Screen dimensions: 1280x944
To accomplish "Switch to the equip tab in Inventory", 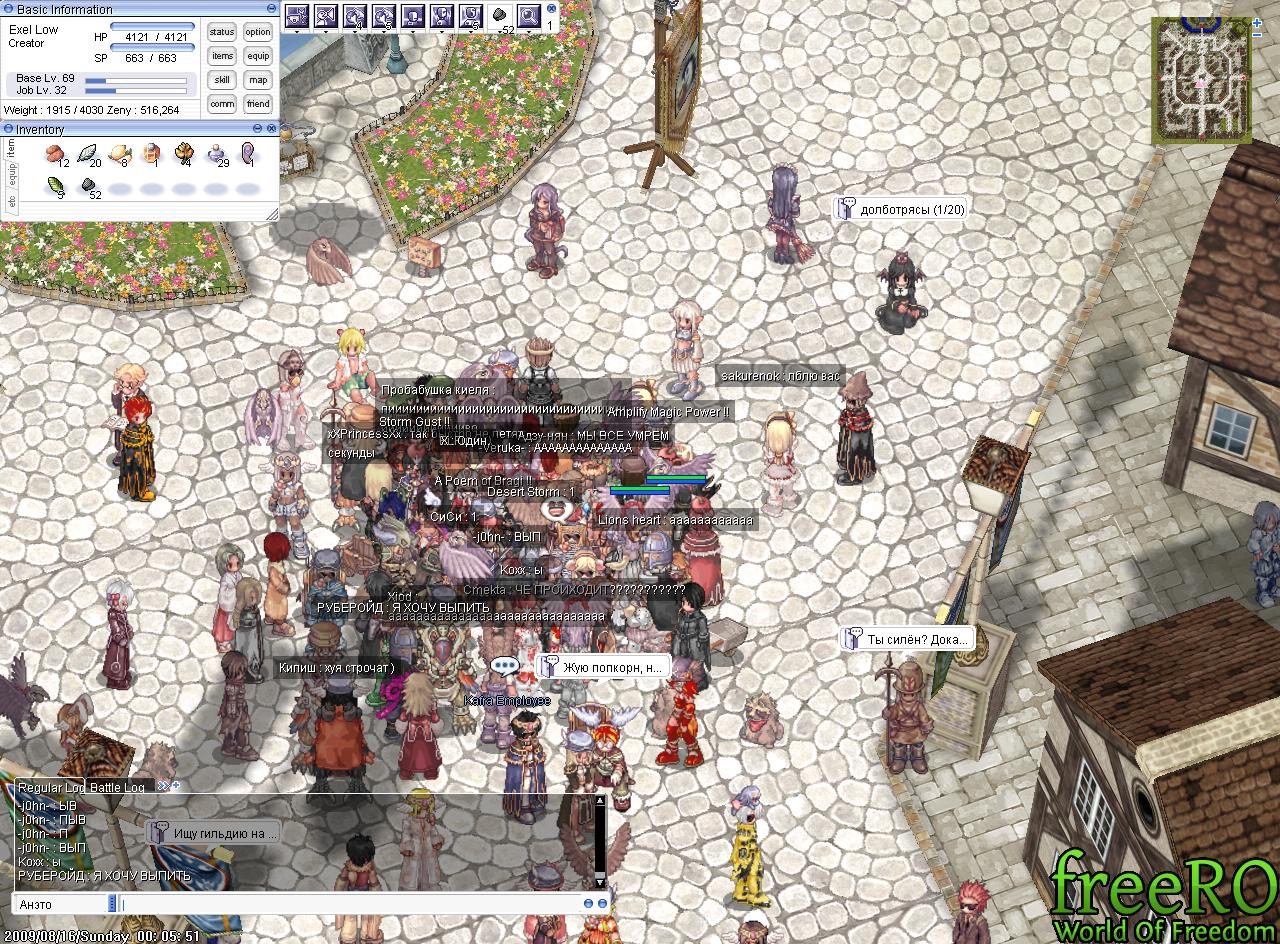I will (12, 175).
